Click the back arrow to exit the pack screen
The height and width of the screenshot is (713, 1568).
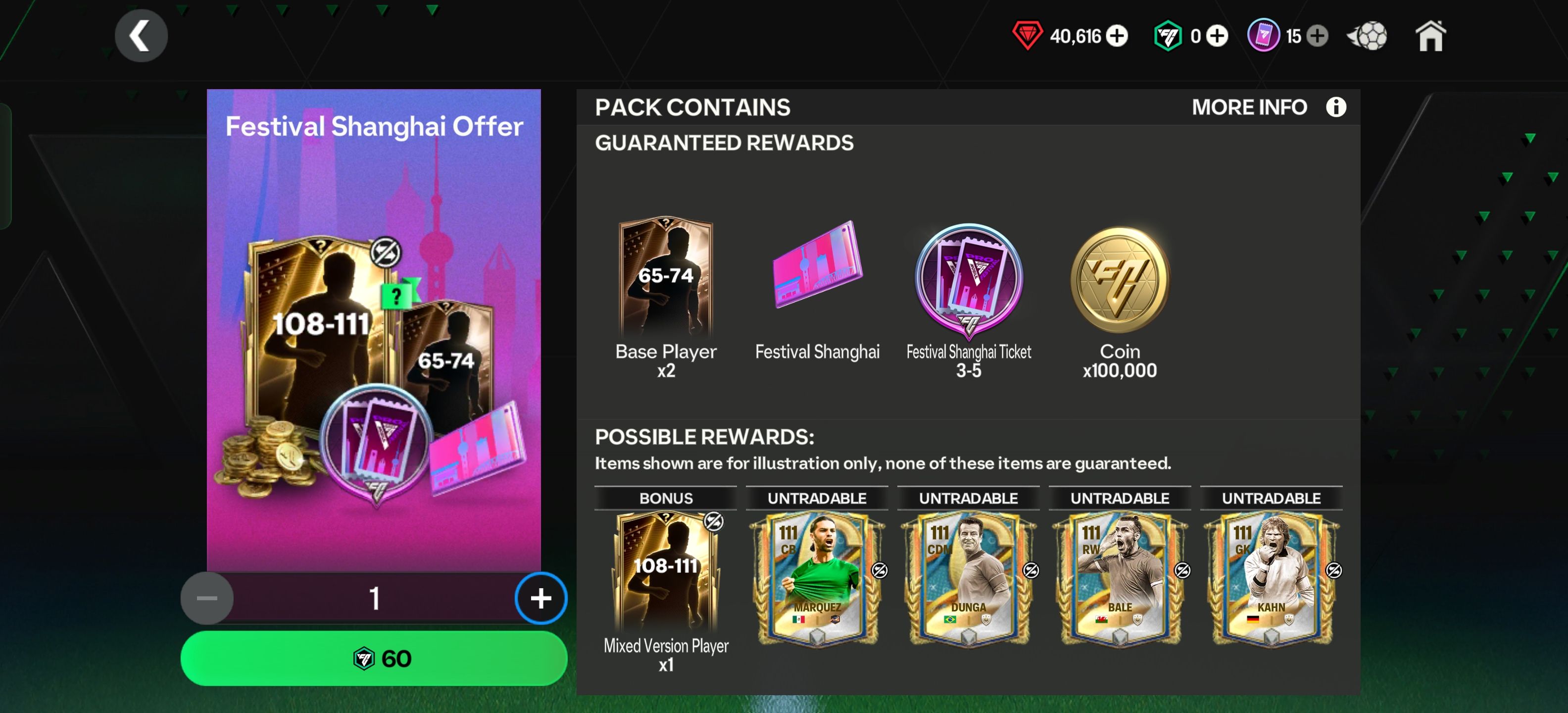tap(142, 35)
